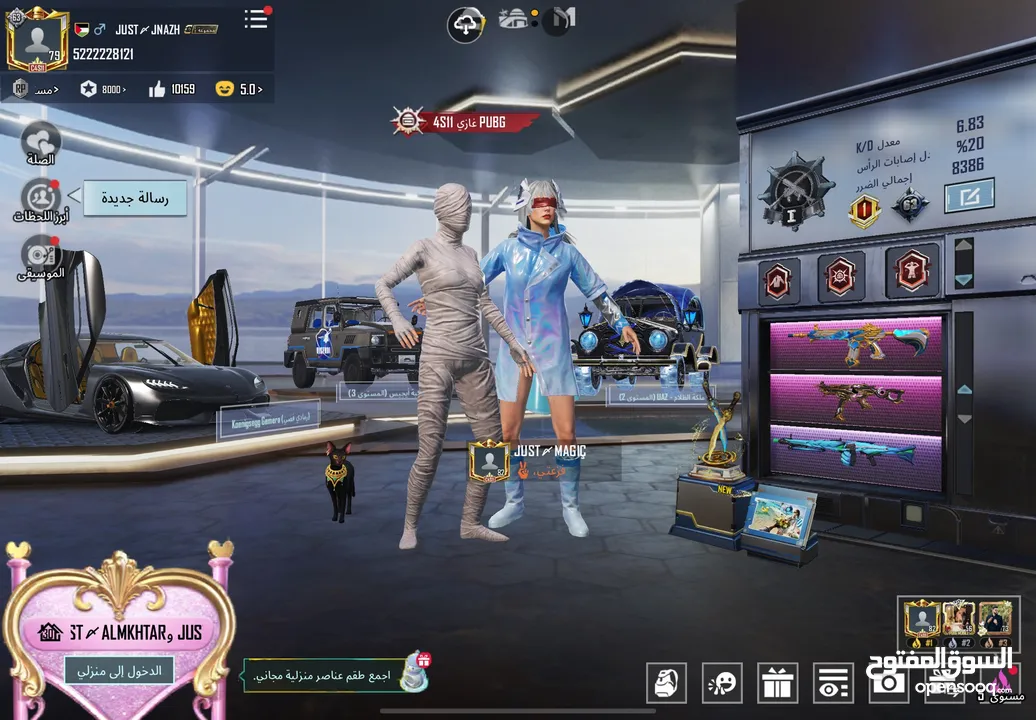The width and height of the screenshot is (1036, 720).
Task: View the thumbs-up likes count 10159
Action: 171,89
